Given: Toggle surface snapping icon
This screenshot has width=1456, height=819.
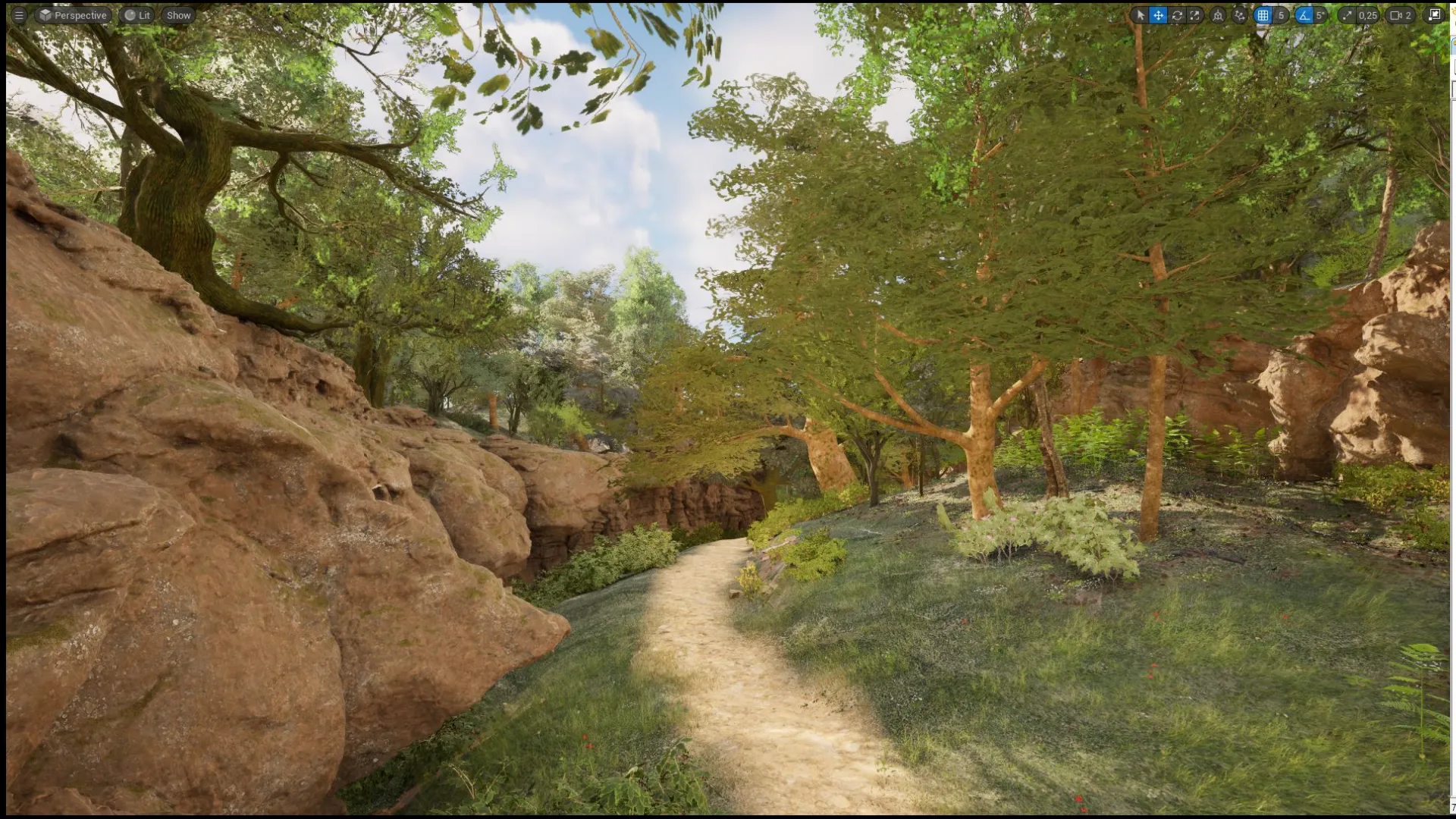Looking at the screenshot, I should point(1240,15).
